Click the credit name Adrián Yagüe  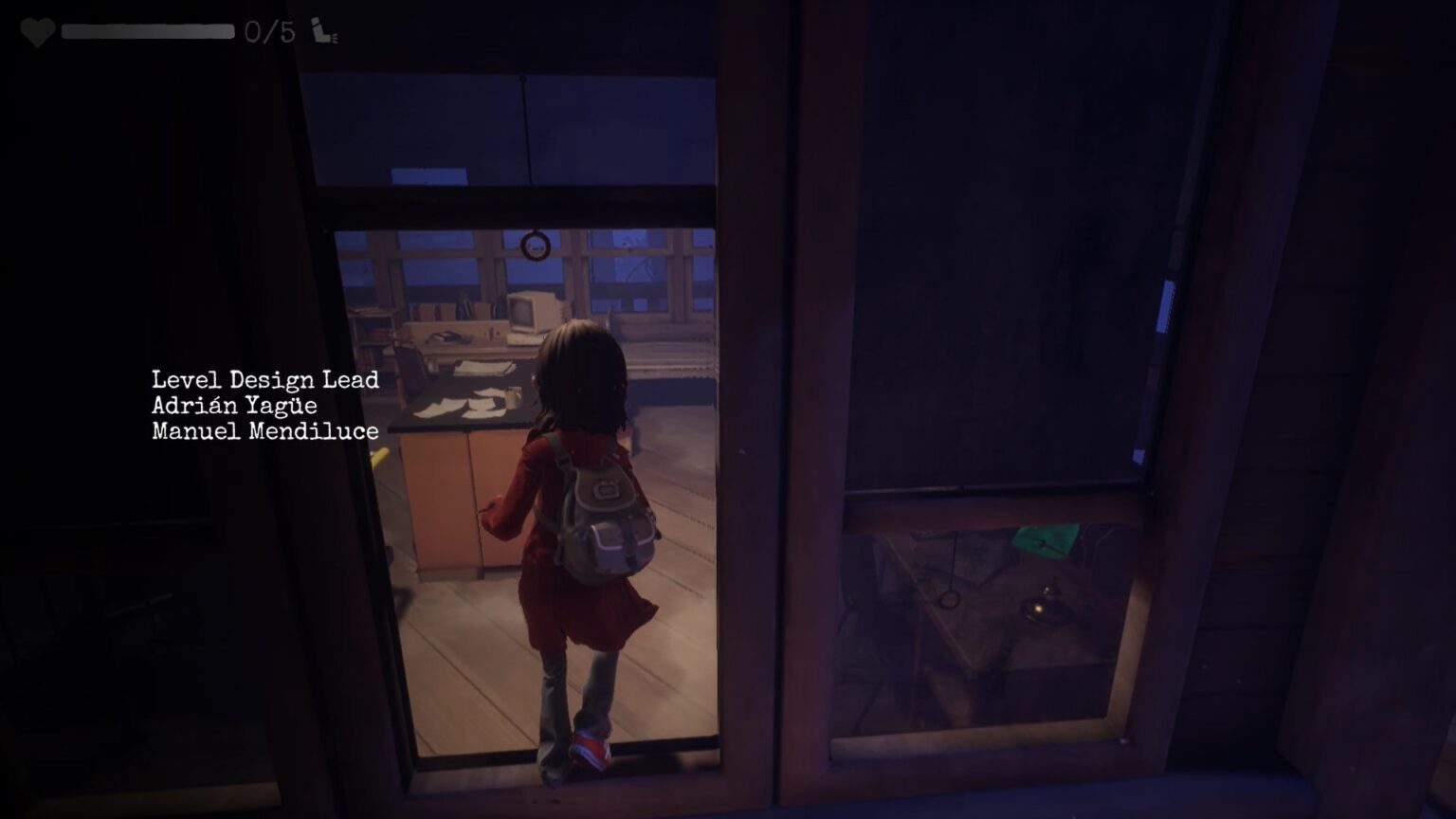click(x=233, y=404)
